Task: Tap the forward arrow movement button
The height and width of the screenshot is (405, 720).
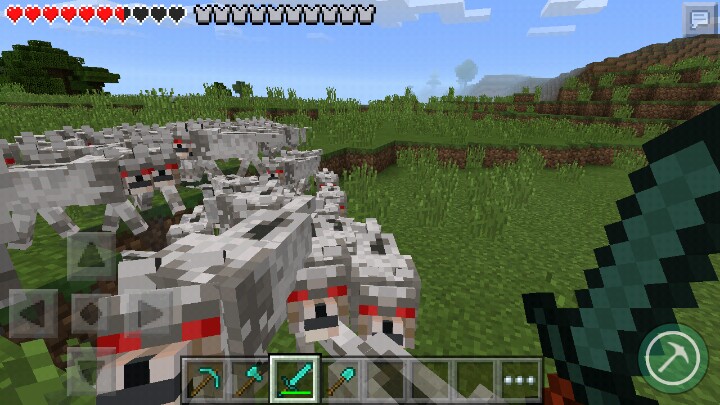Action: pos(90,256)
